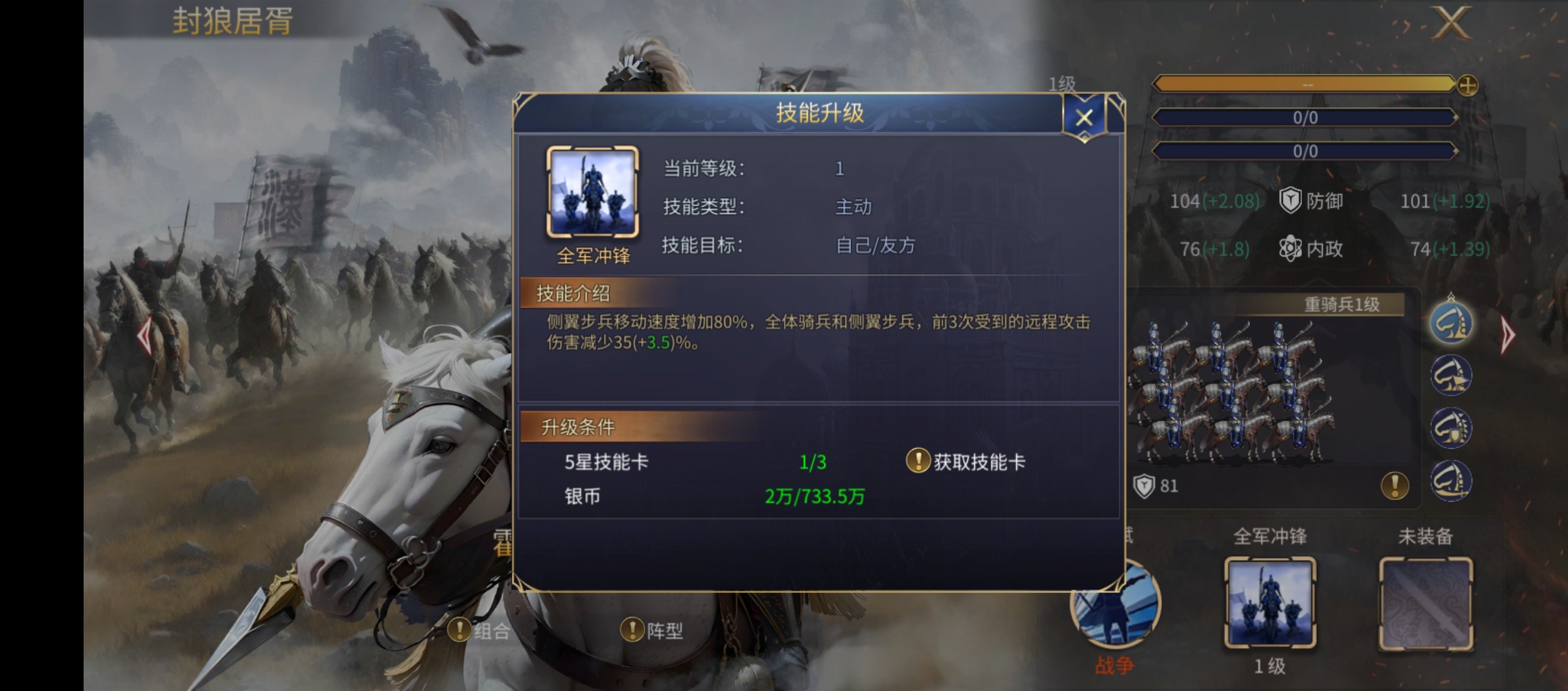This screenshot has width=1568, height=691.
Task: Open the 组合 combination menu
Action: (x=481, y=631)
